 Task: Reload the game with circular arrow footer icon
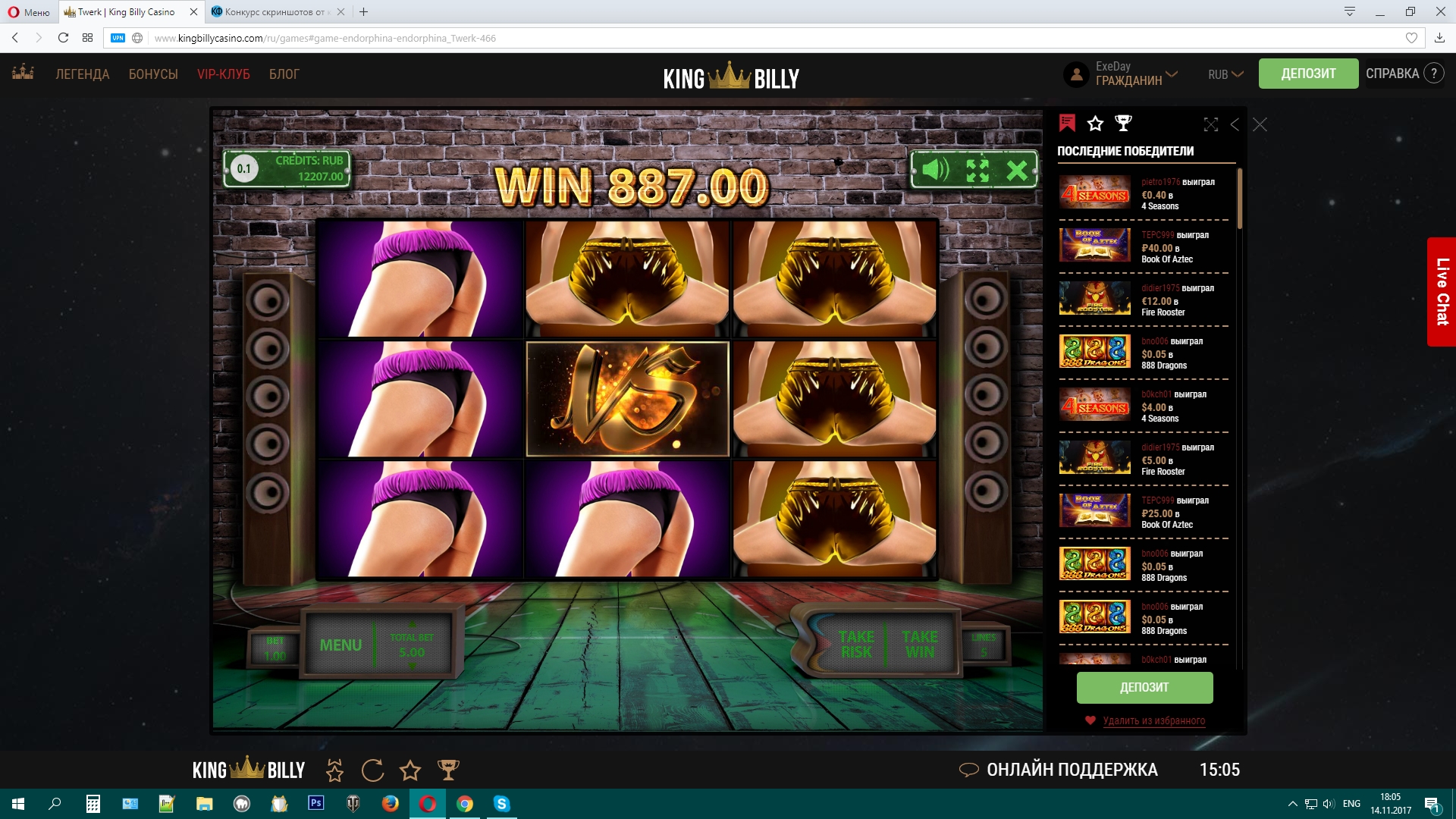372,770
